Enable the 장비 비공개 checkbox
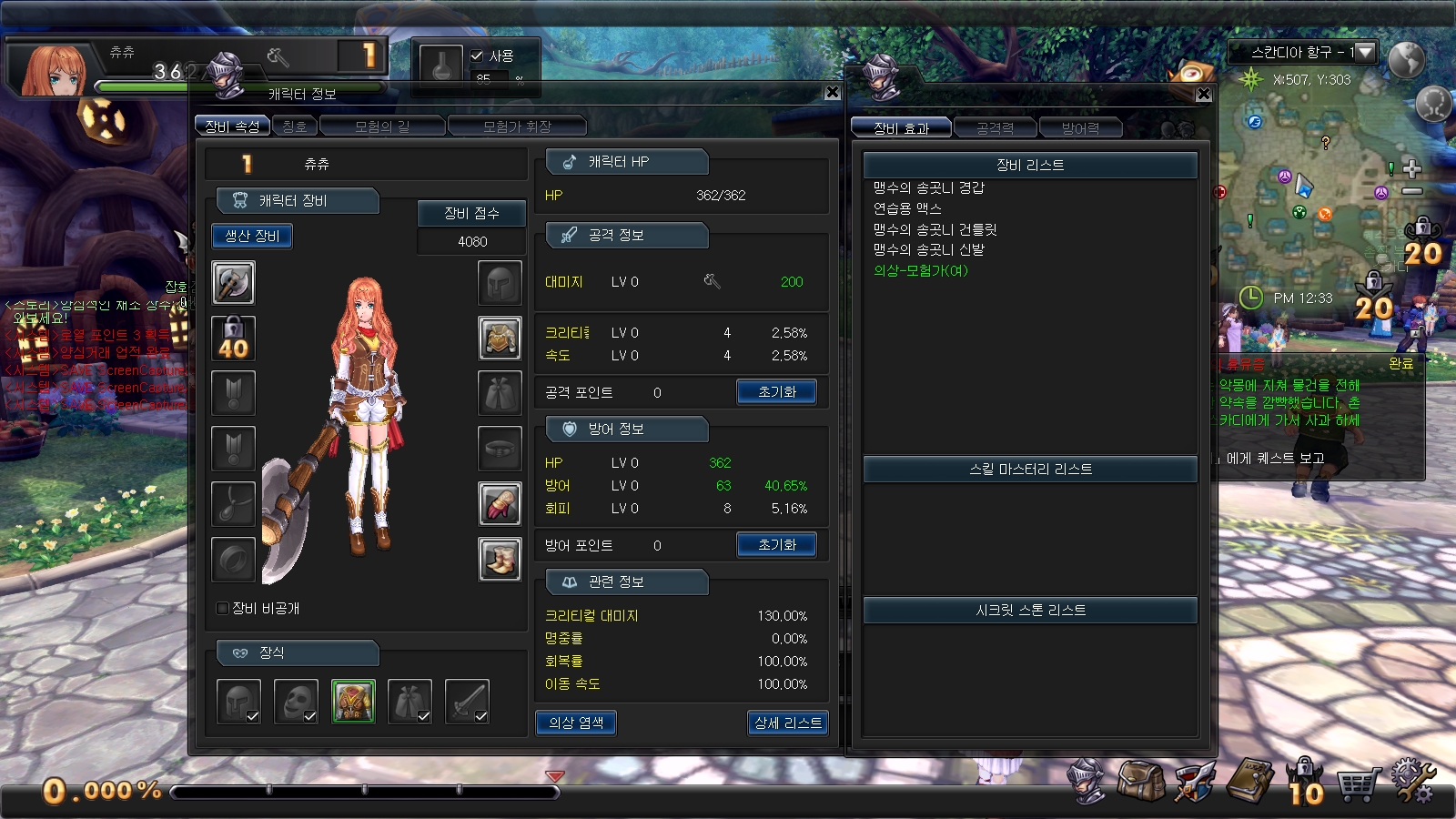Screen dimensions: 1456x819 coord(221,608)
